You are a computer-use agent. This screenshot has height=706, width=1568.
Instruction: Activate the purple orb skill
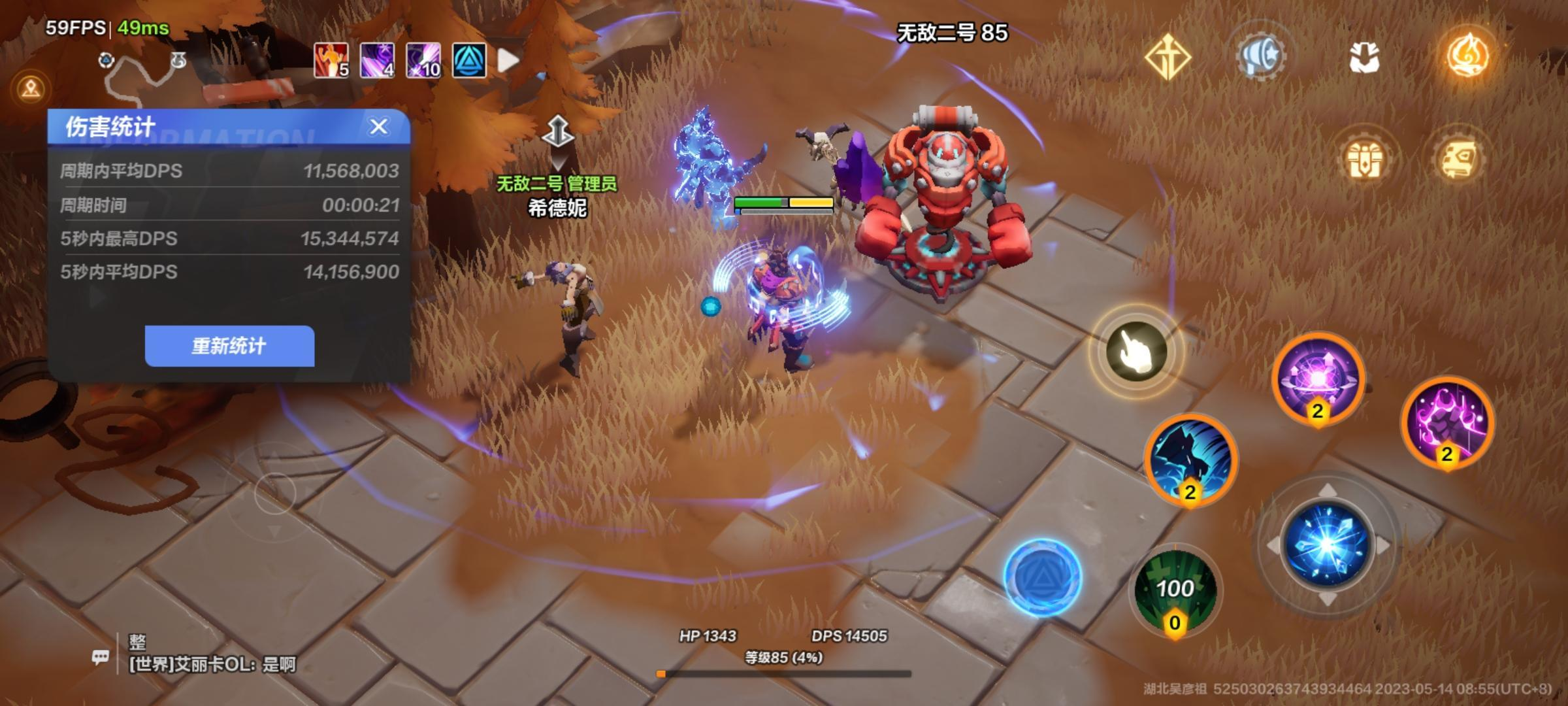(1318, 379)
